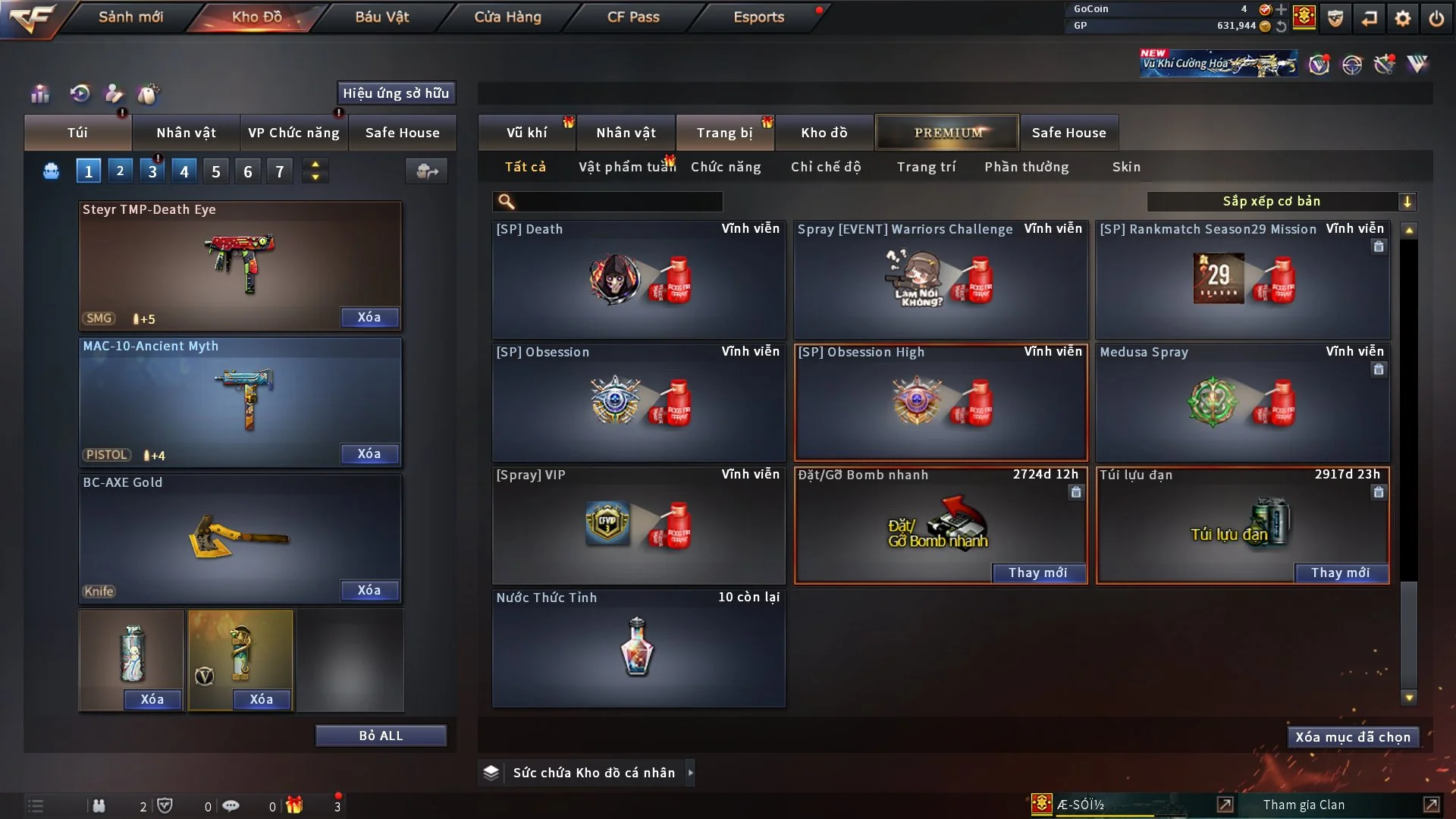Click the Bỏ ALL button

[x=381, y=736]
